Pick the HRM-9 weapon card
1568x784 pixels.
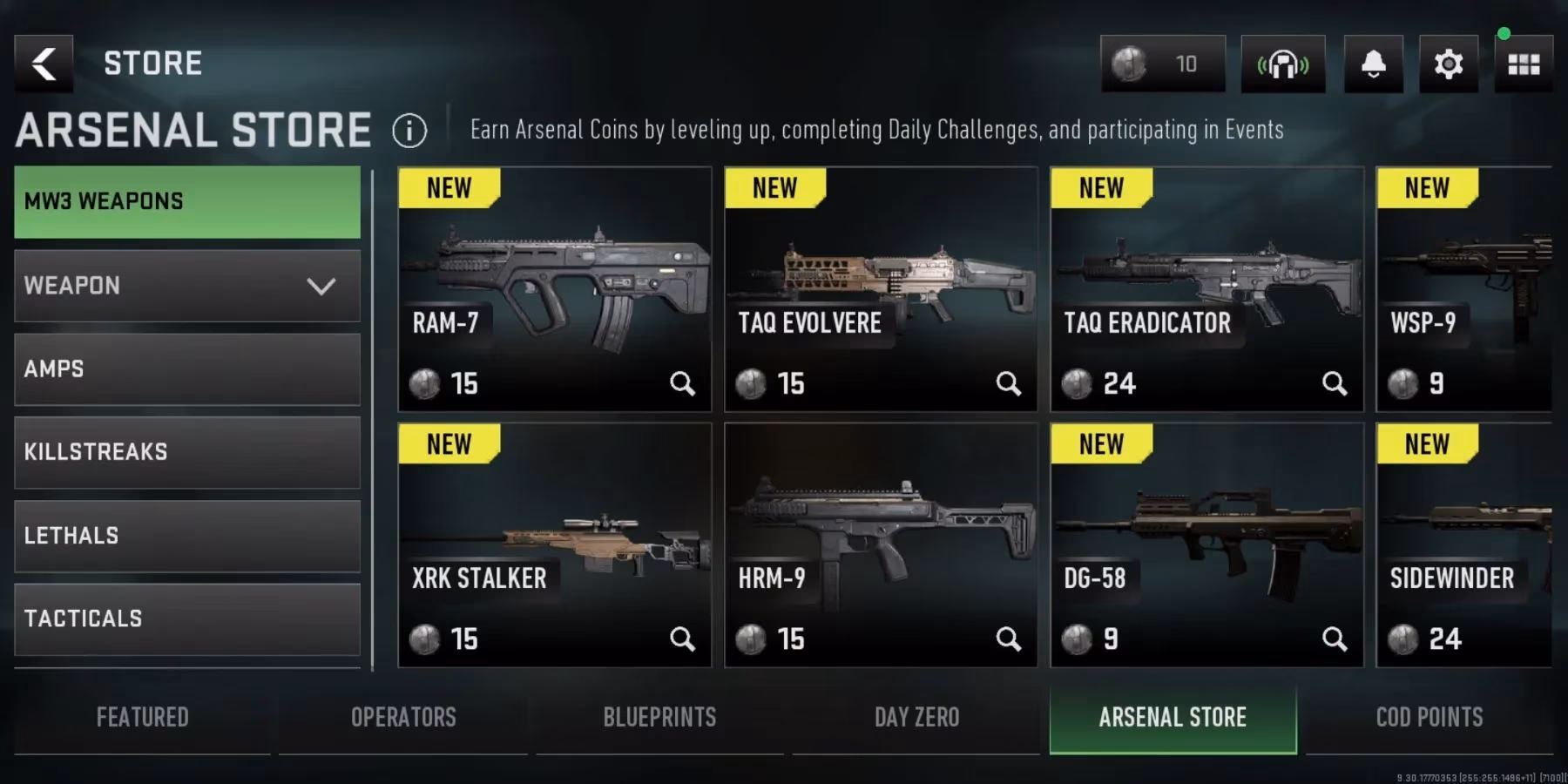click(x=881, y=544)
